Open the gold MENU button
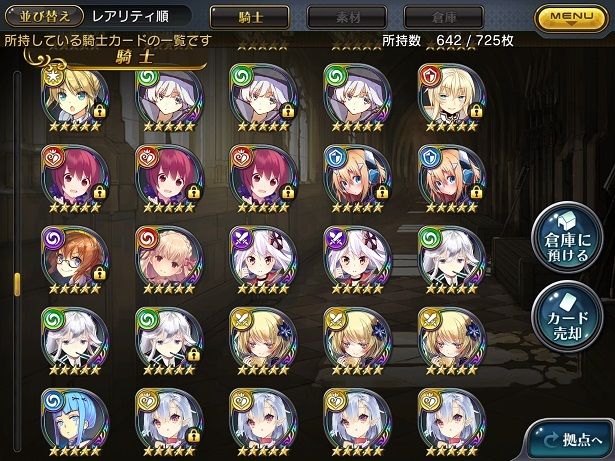This screenshot has width=615, height=461. tap(573, 17)
